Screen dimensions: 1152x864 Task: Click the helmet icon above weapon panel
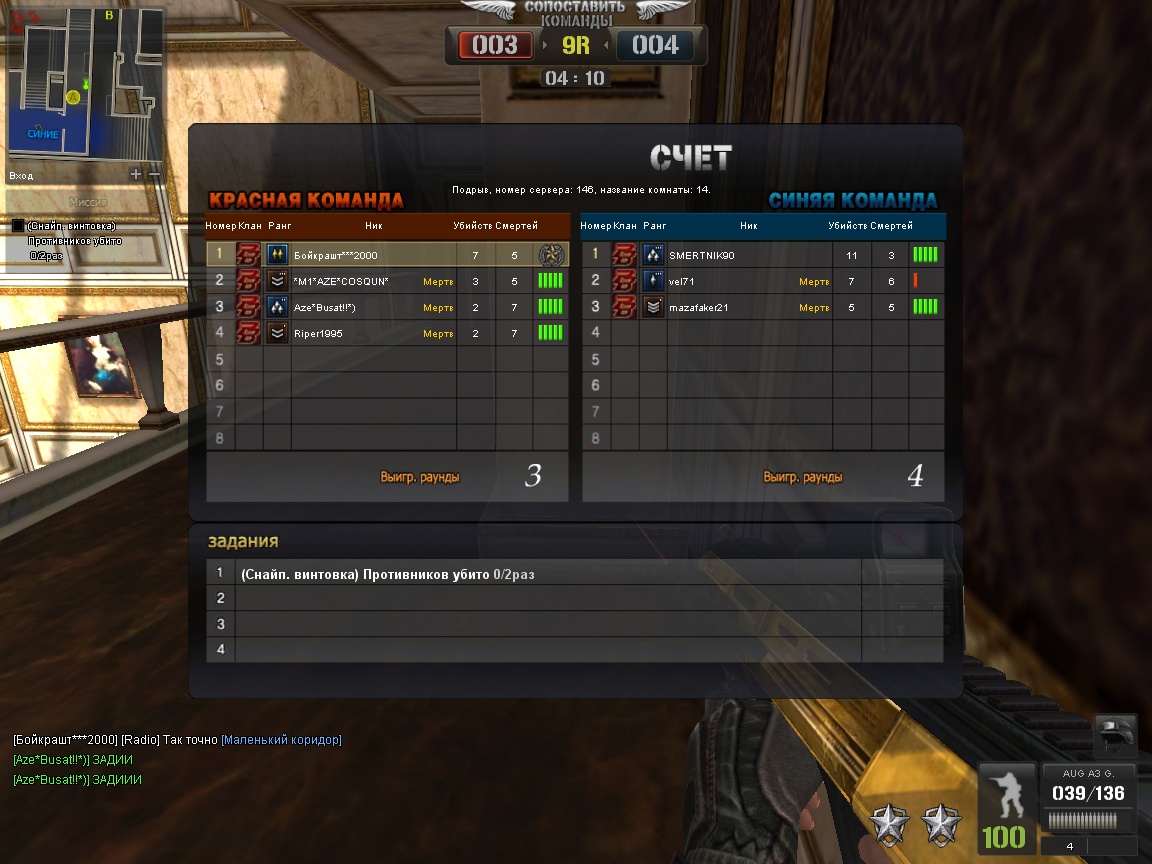coord(1115,735)
